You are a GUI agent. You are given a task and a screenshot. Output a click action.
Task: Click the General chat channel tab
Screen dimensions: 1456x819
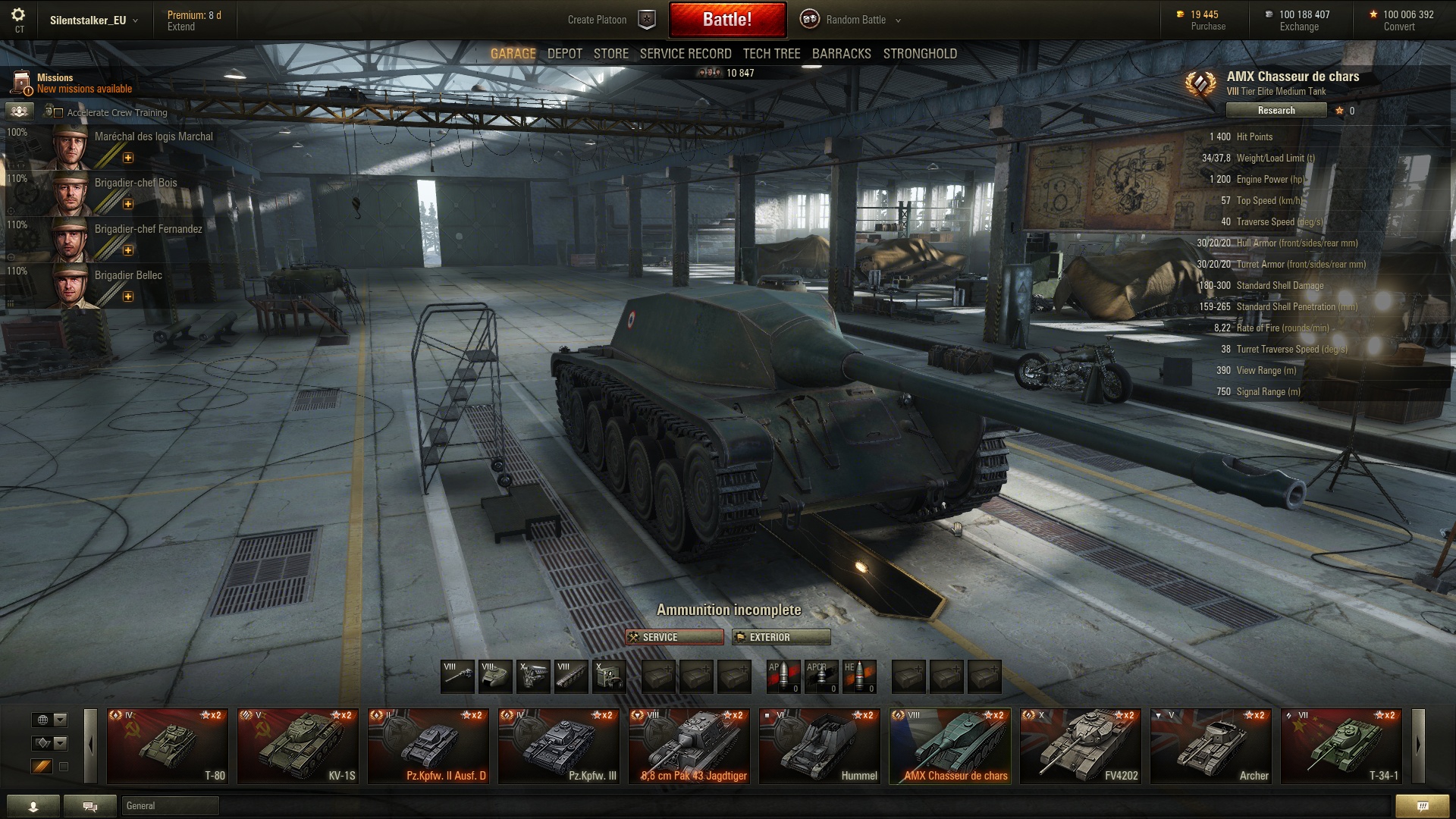pyautogui.click(x=170, y=805)
